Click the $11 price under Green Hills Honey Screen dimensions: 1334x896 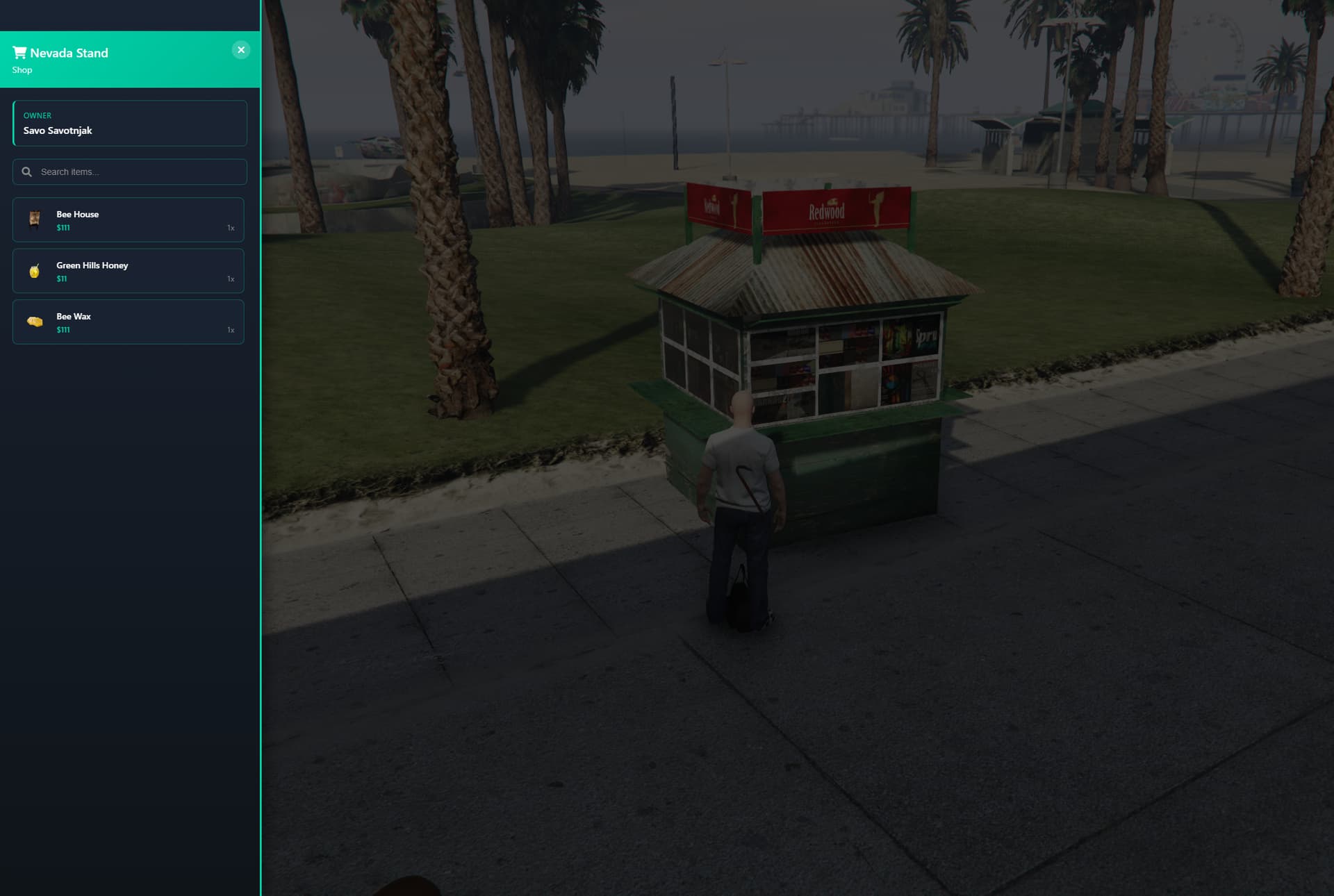click(x=61, y=278)
